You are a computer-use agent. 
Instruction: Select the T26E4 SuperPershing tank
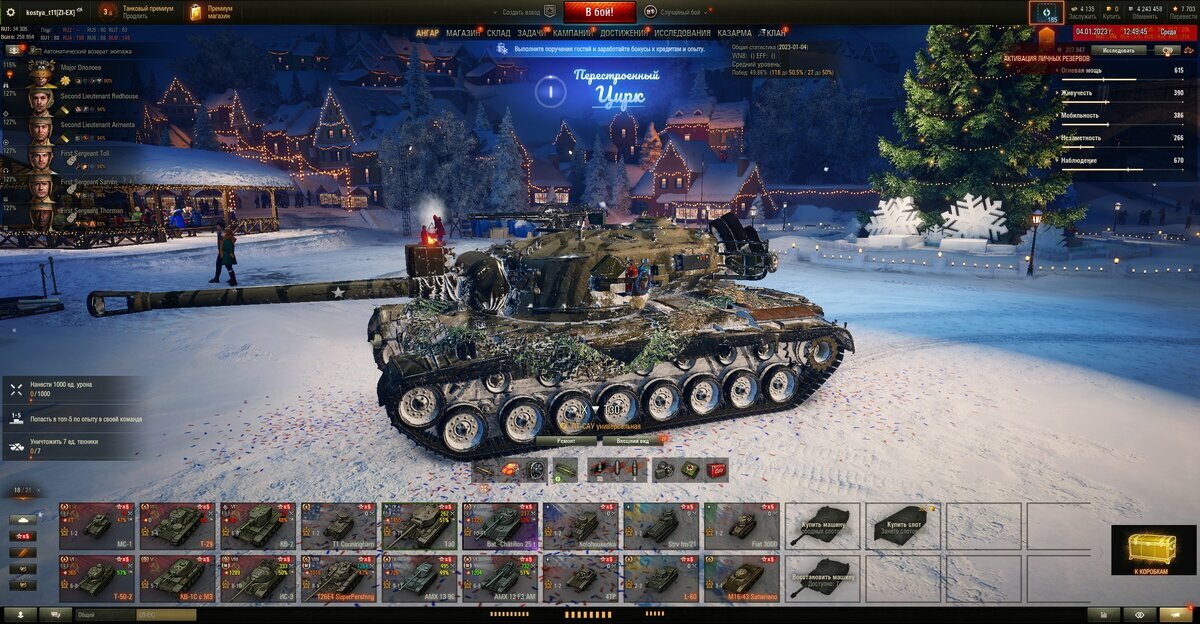[x=338, y=578]
